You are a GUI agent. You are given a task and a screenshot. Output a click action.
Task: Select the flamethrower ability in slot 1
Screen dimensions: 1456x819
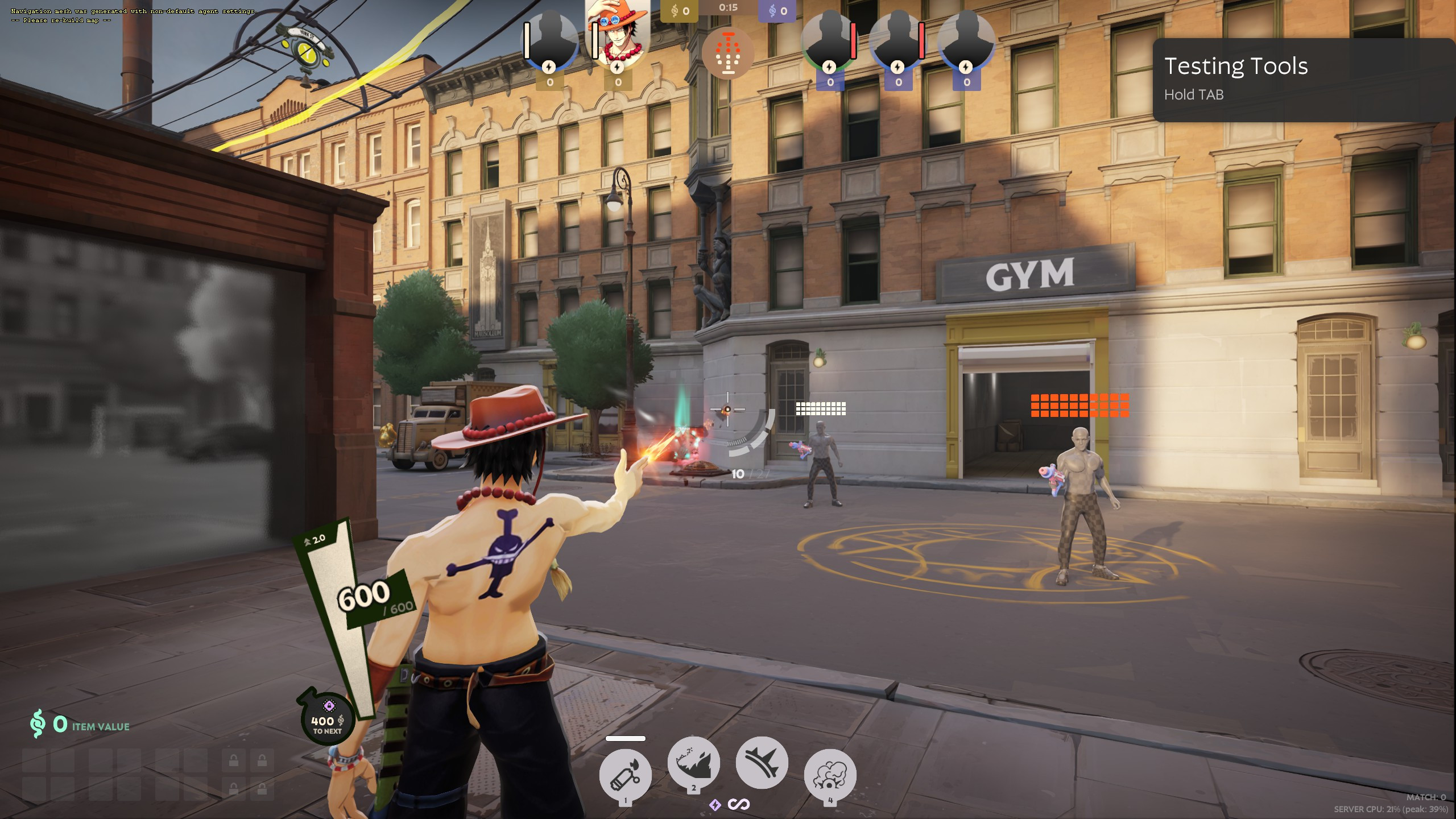(626, 773)
